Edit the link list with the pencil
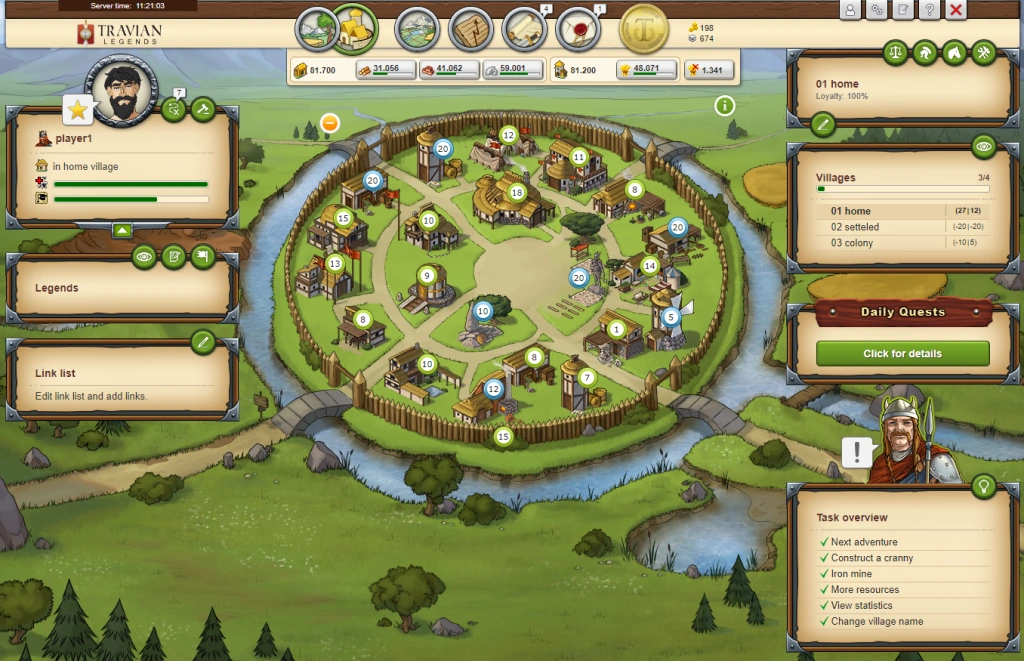The image size is (1024, 661). (203, 343)
